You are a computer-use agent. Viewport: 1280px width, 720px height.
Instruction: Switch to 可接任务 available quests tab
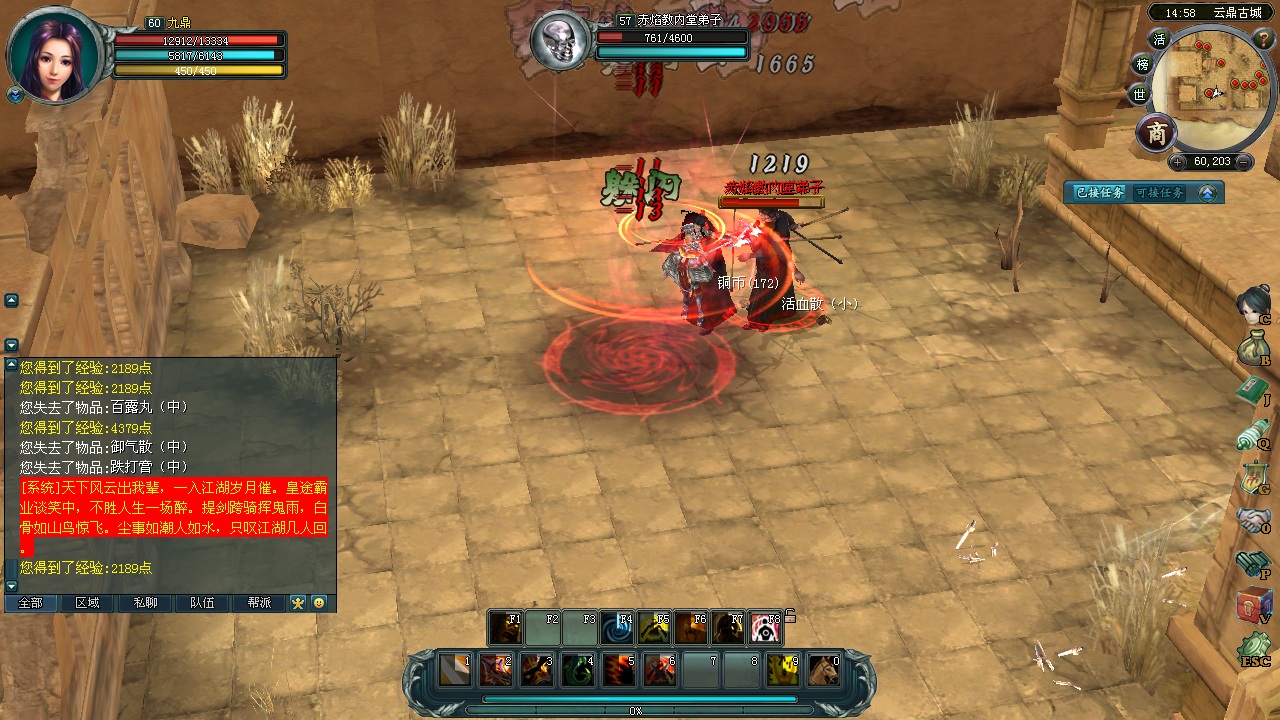click(x=1160, y=193)
